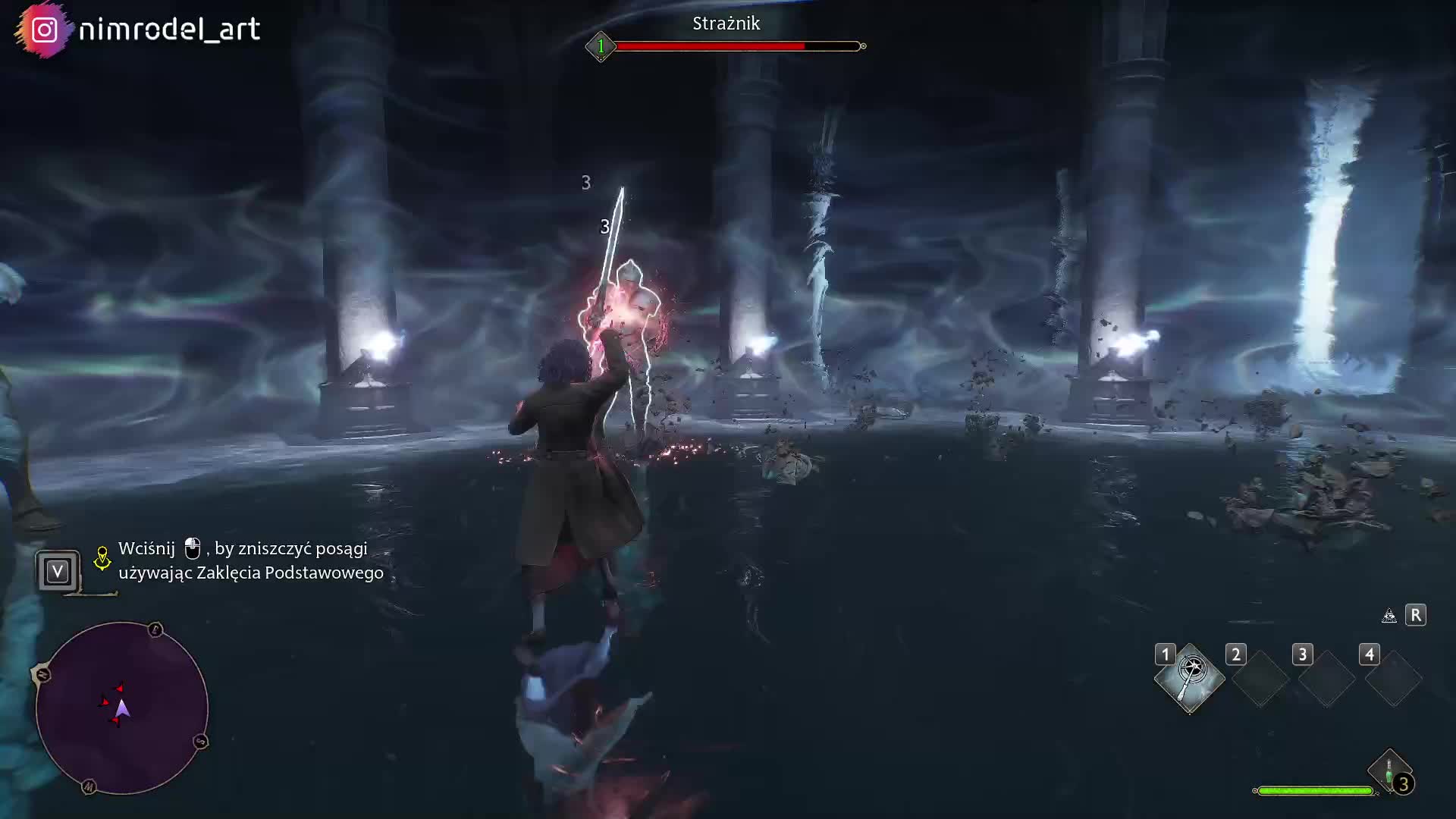1456x819 pixels.
Task: Select the wand spell in slot 1
Action: tap(1189, 676)
